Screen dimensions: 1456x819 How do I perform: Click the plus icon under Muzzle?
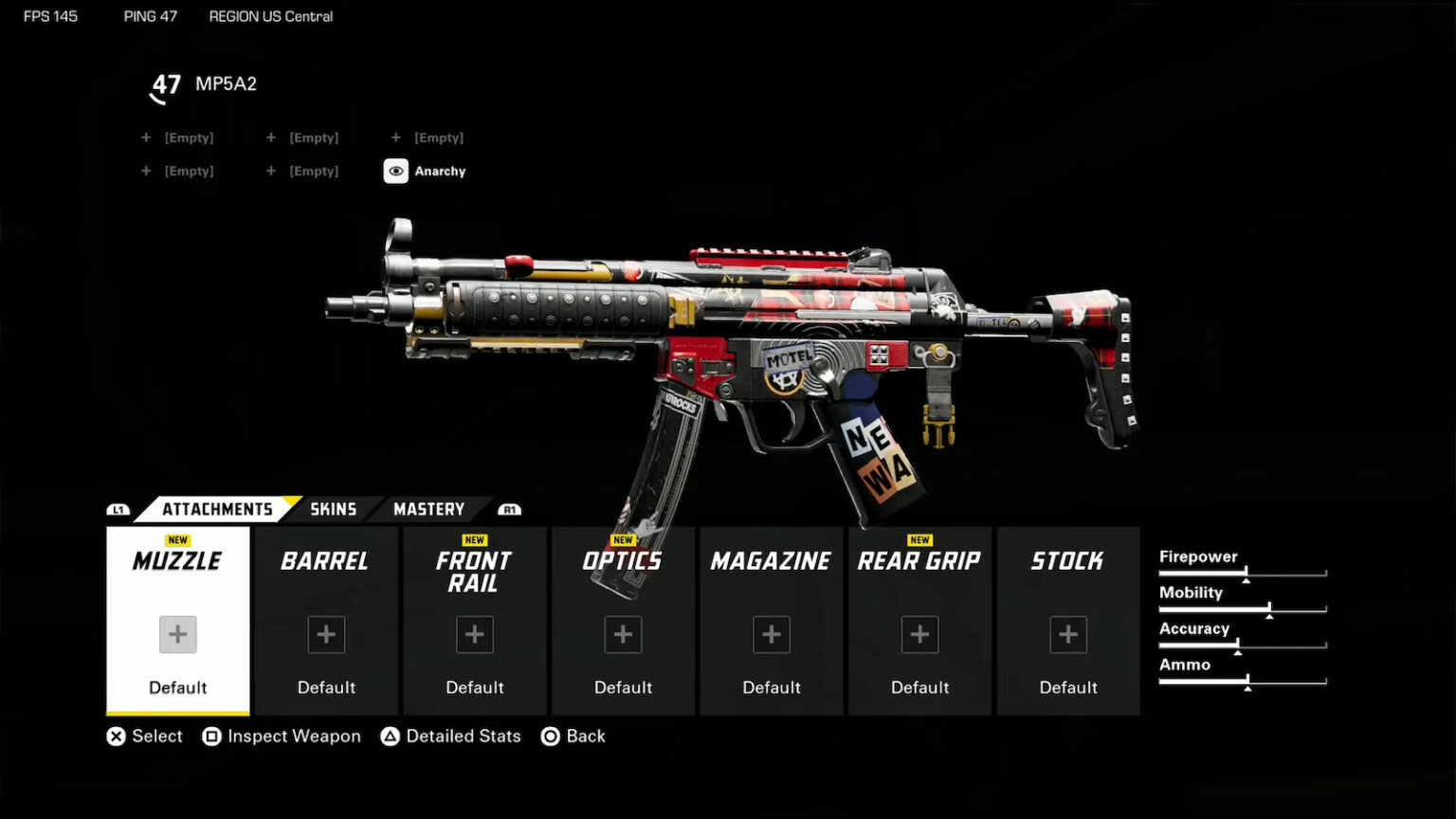tap(177, 634)
